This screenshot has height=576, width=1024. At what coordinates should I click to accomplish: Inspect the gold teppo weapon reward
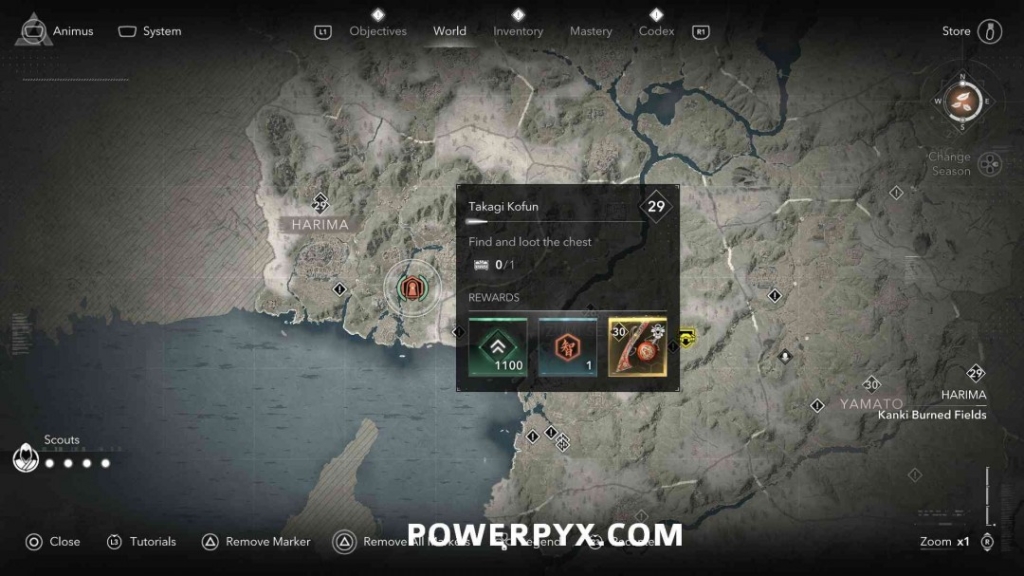click(x=637, y=346)
